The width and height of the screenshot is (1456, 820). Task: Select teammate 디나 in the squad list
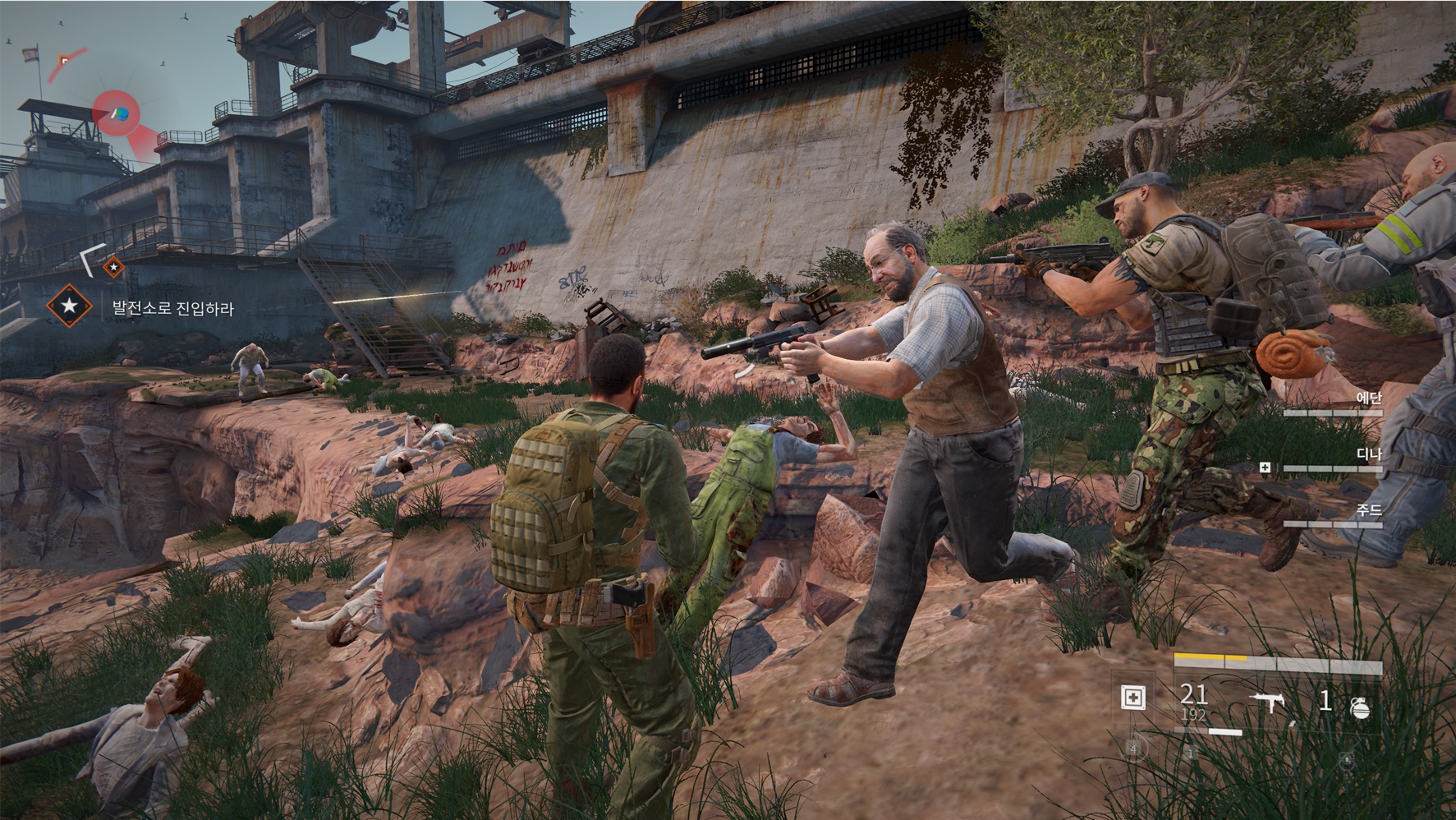pyautogui.click(x=1368, y=454)
